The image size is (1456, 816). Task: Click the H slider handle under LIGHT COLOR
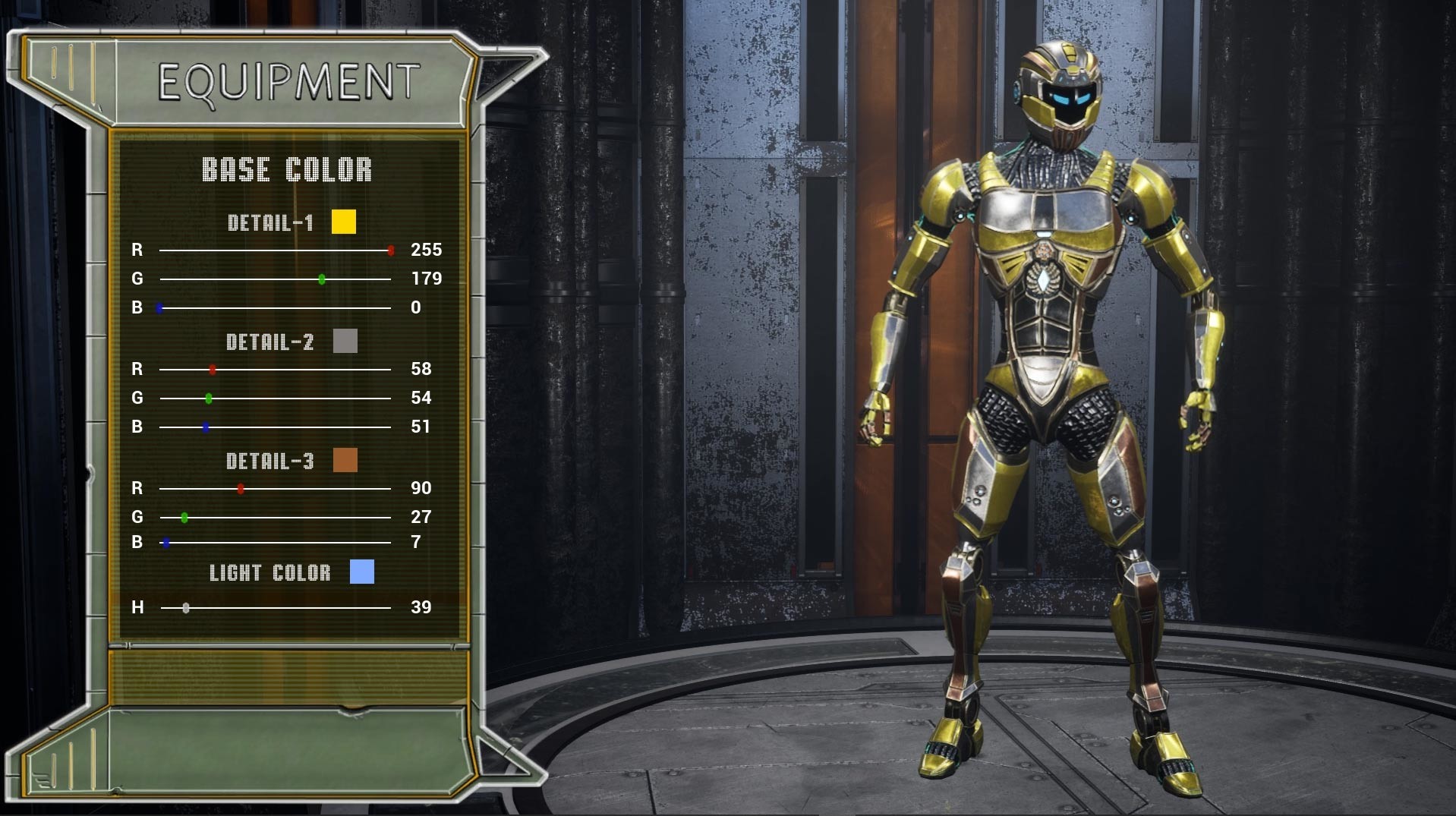[186, 607]
